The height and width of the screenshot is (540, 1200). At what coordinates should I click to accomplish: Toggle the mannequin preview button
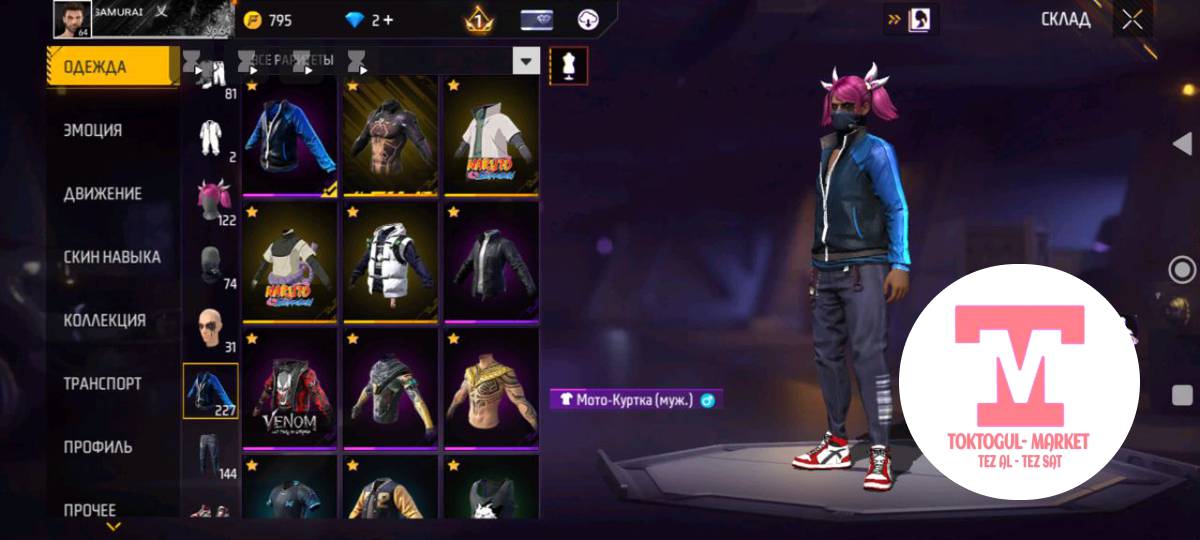click(569, 65)
